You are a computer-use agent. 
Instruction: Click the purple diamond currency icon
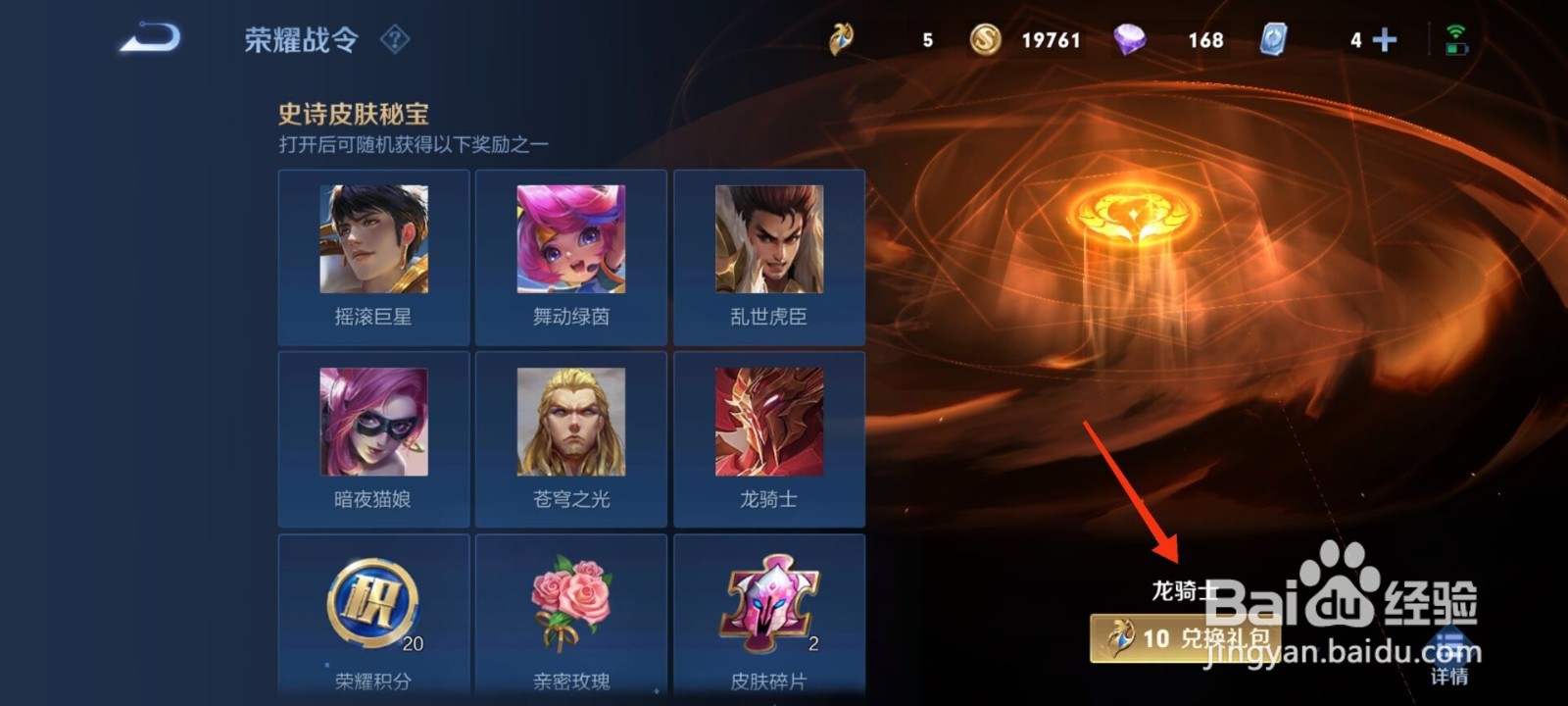[1129, 40]
